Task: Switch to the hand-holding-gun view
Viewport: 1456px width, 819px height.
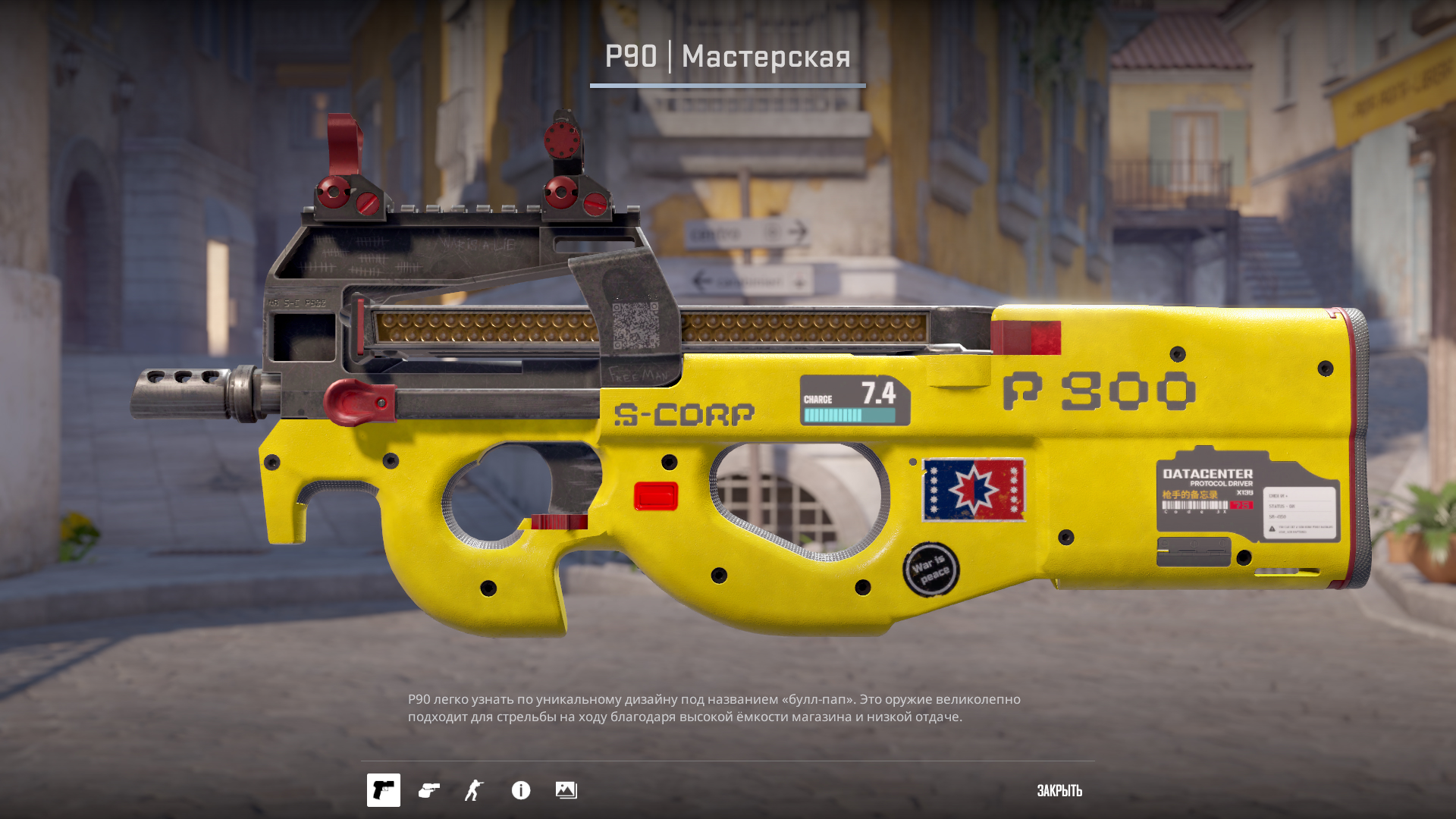Action: tap(429, 790)
